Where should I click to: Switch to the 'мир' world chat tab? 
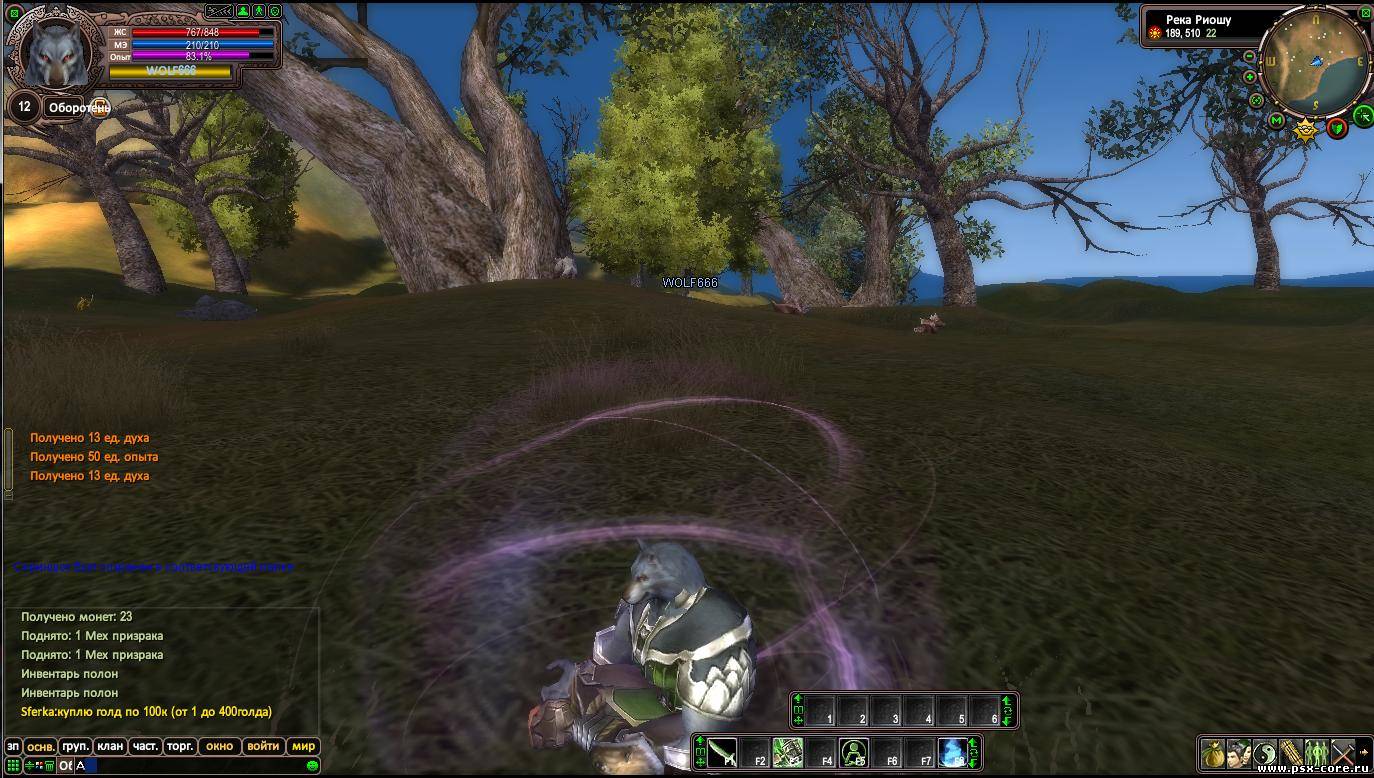303,746
